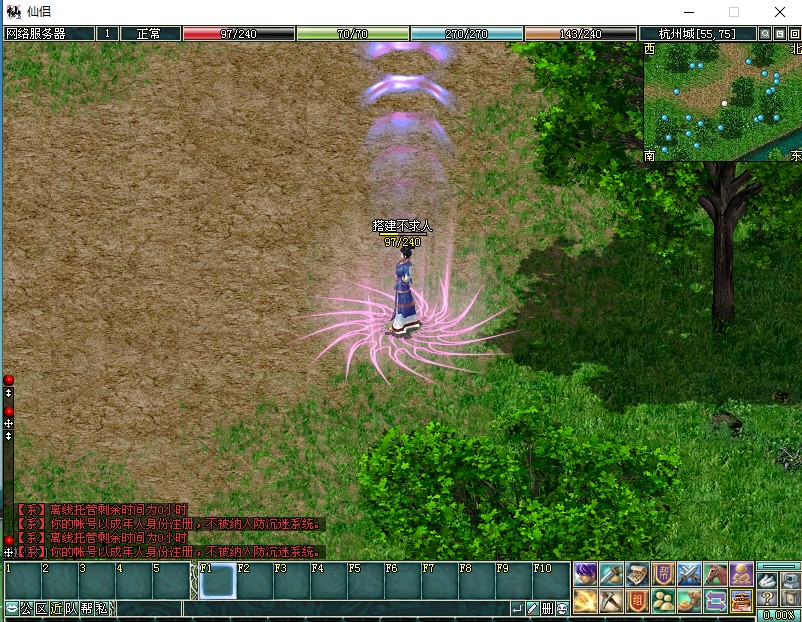Switch to the 队 team chat channel

[x=71, y=608]
